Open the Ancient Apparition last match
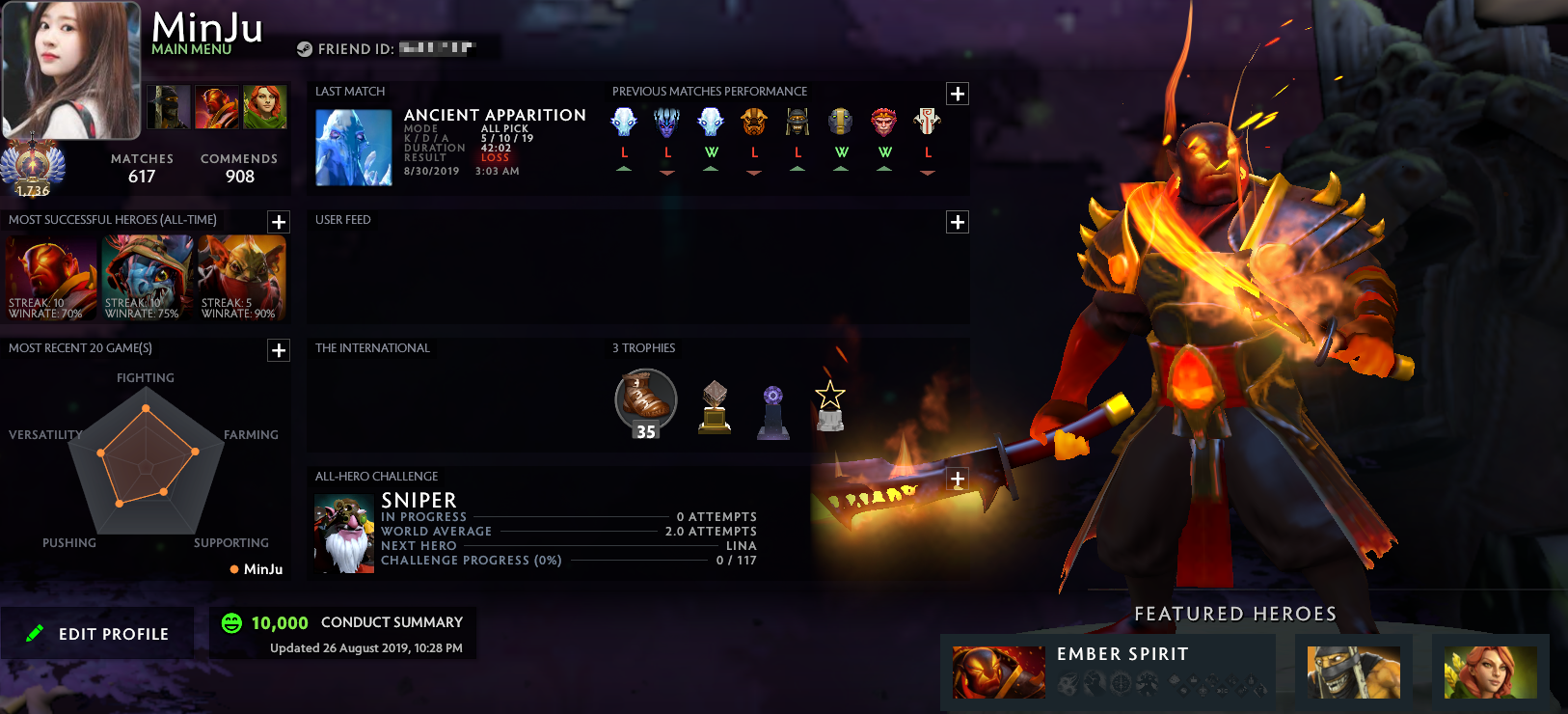Viewport: 1568px width, 714px height. tap(354, 147)
